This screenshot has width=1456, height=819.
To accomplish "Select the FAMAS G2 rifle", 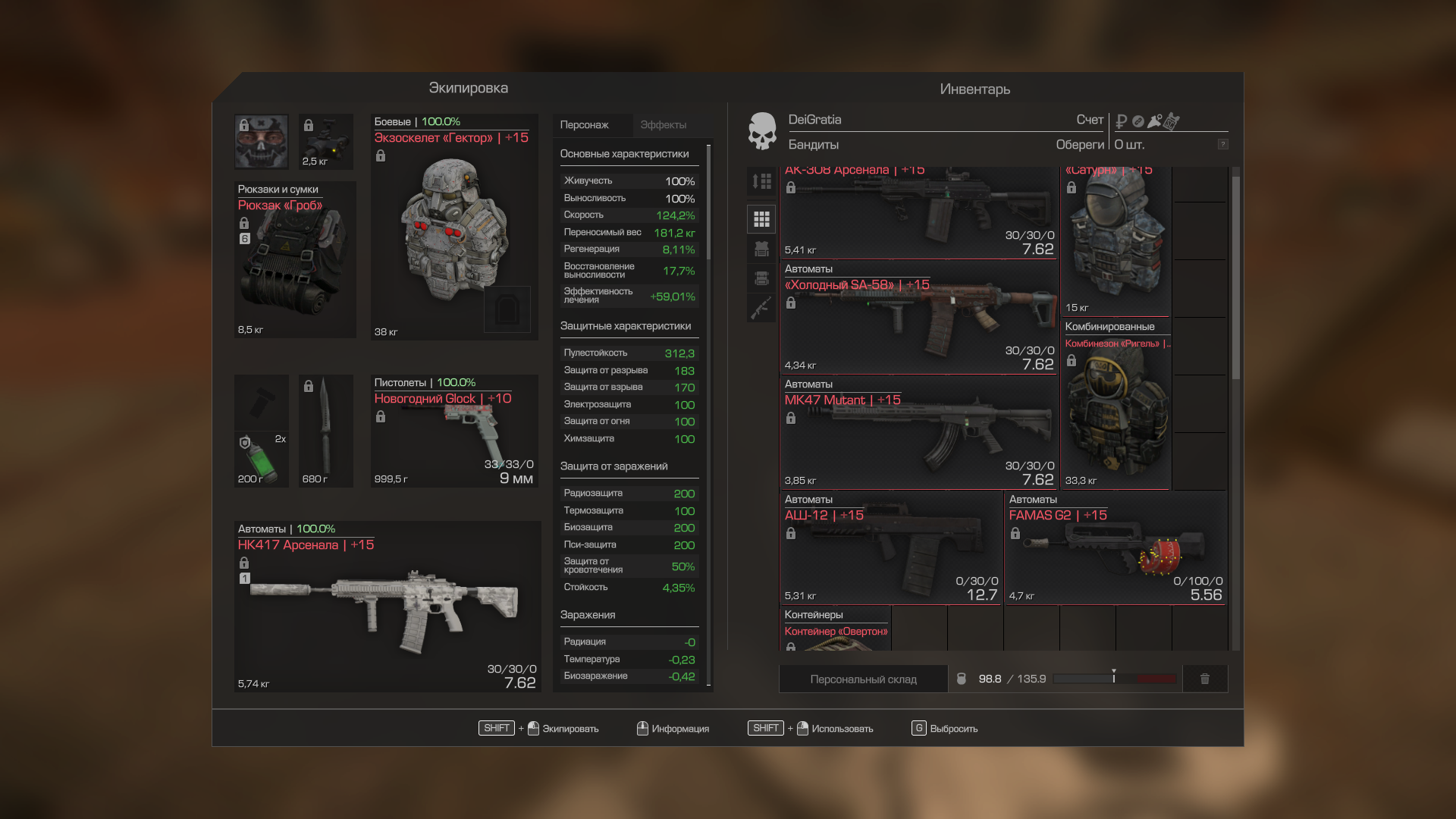I will pyautogui.click(x=1115, y=548).
